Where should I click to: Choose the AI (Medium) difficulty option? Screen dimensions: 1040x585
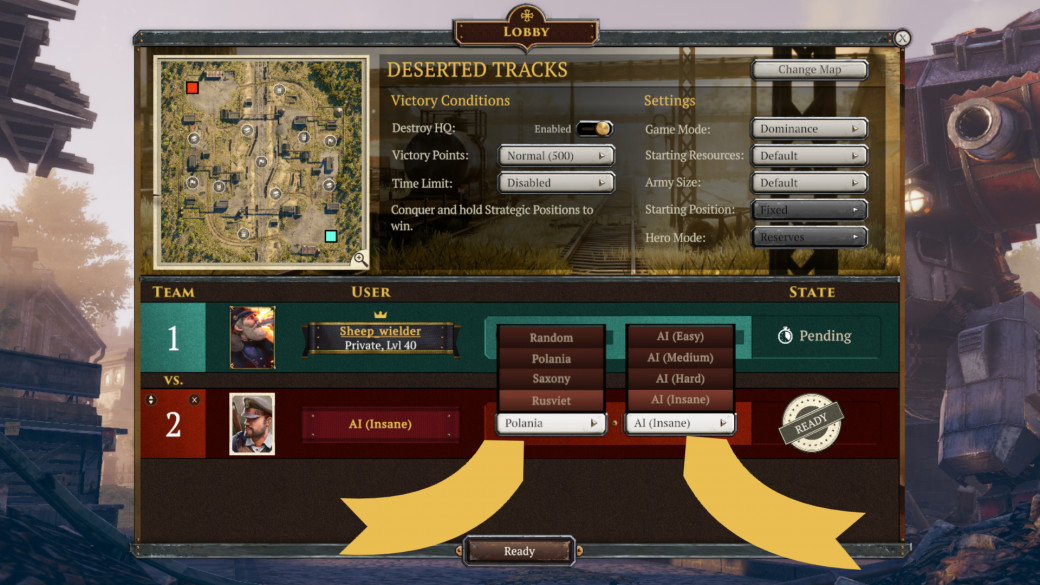point(680,358)
